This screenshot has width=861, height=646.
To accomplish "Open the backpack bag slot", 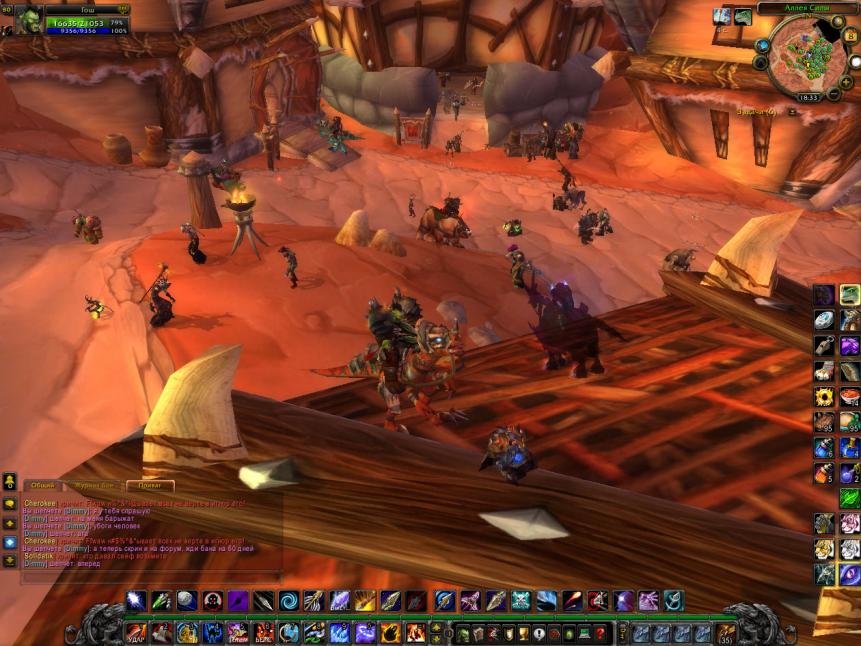I will [x=727, y=633].
